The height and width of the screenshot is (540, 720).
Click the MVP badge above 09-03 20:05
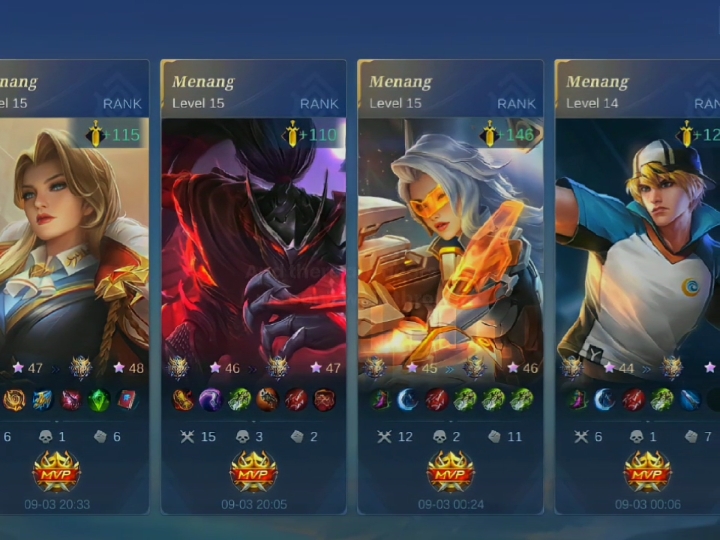pos(253,471)
